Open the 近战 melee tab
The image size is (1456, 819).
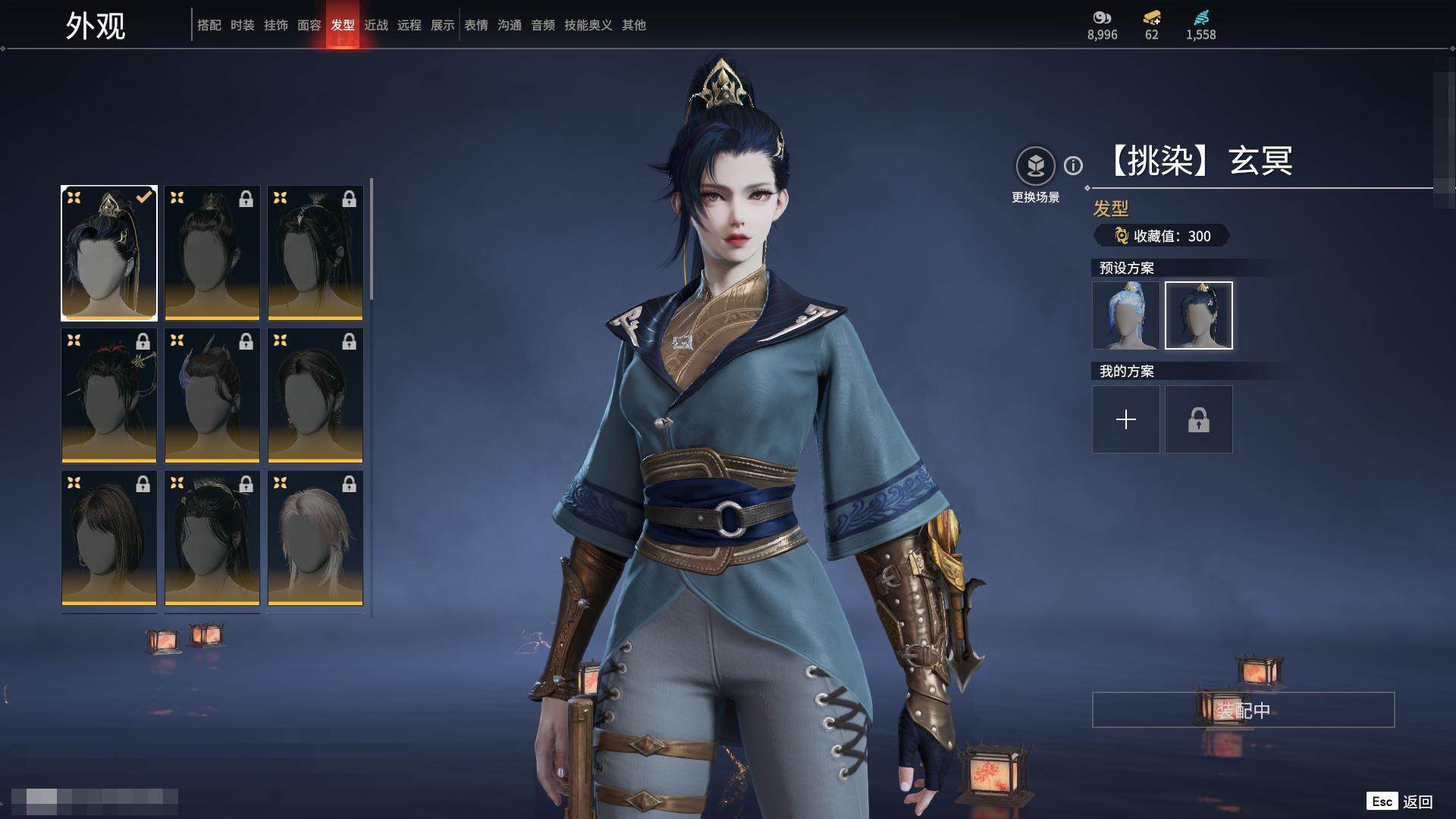tap(375, 25)
